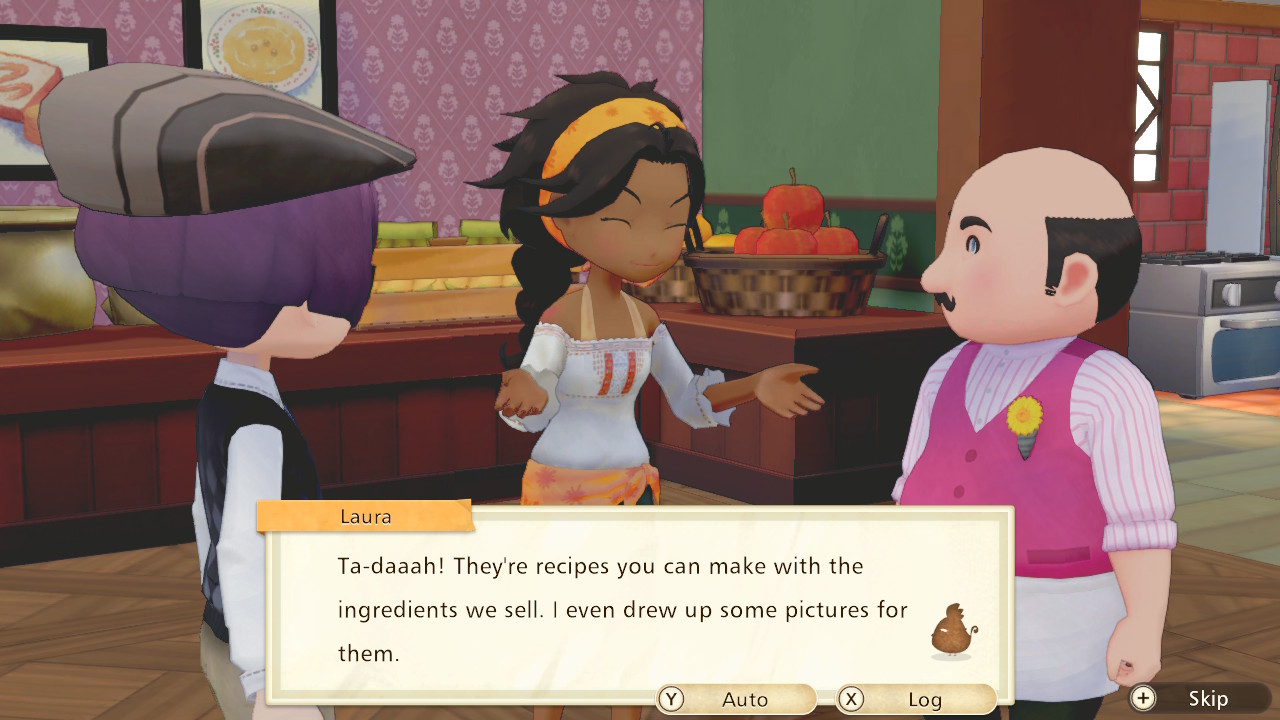Open the dialogue Log
The width and height of the screenshot is (1280, 720).
point(915,699)
